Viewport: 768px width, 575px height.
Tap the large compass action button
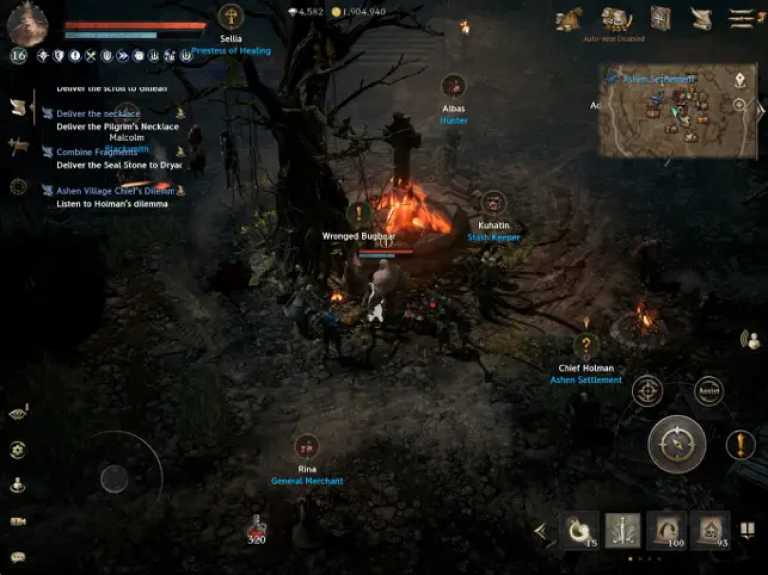(677, 444)
